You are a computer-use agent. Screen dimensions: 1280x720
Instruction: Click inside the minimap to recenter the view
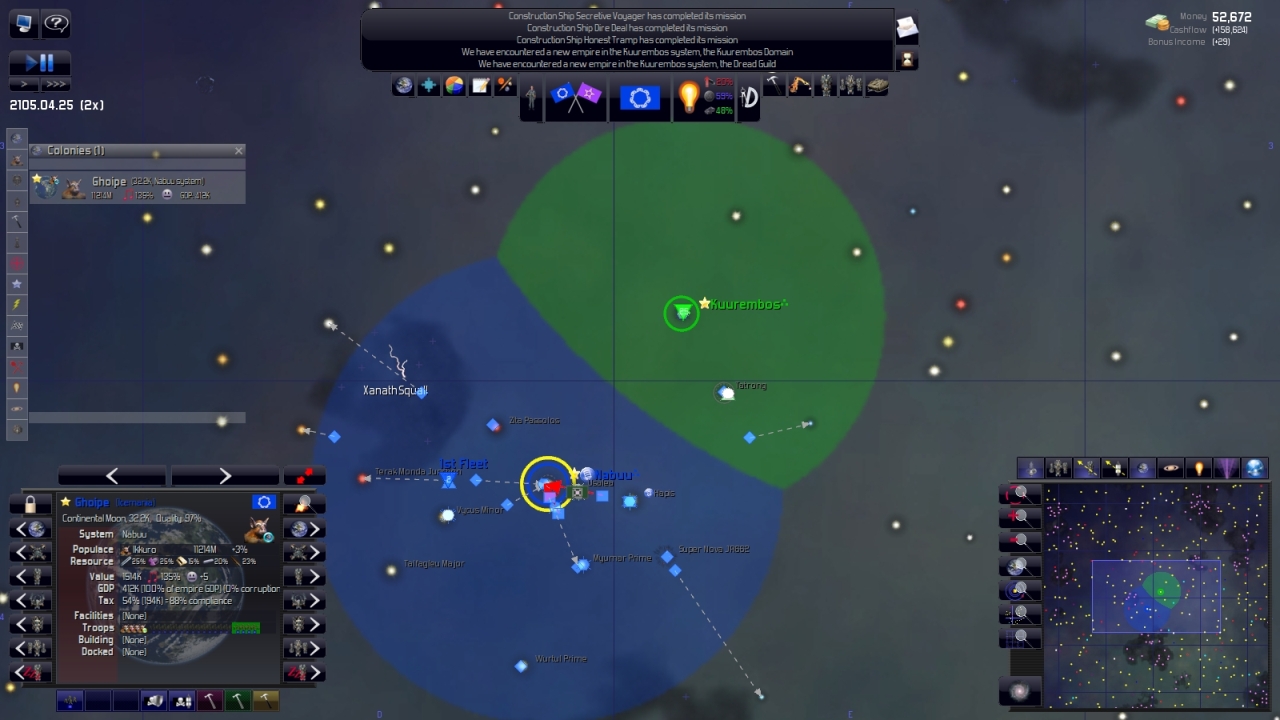point(1155,595)
